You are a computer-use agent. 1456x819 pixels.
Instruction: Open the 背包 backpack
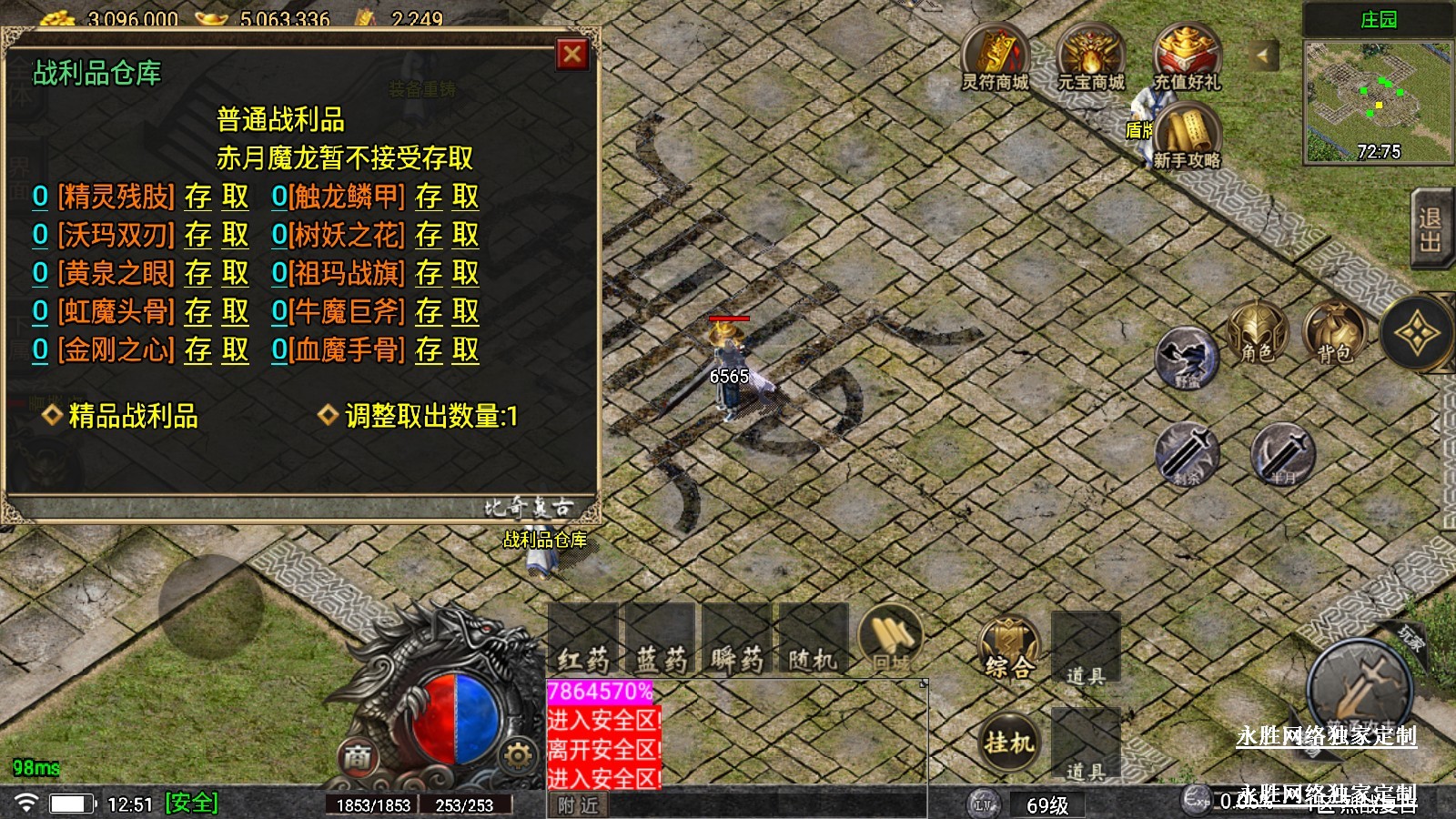pos(1334,333)
